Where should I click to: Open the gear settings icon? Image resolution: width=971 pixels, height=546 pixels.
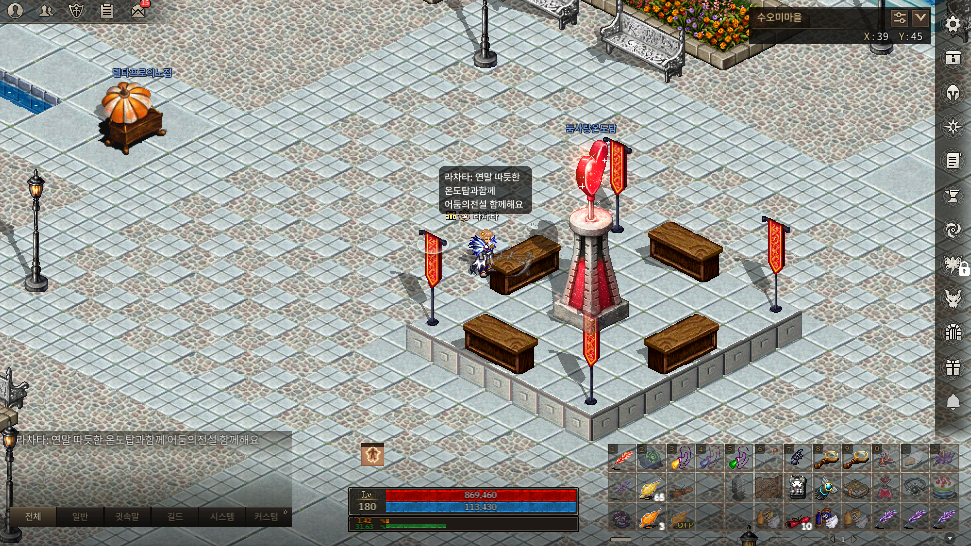pyautogui.click(x=952, y=22)
